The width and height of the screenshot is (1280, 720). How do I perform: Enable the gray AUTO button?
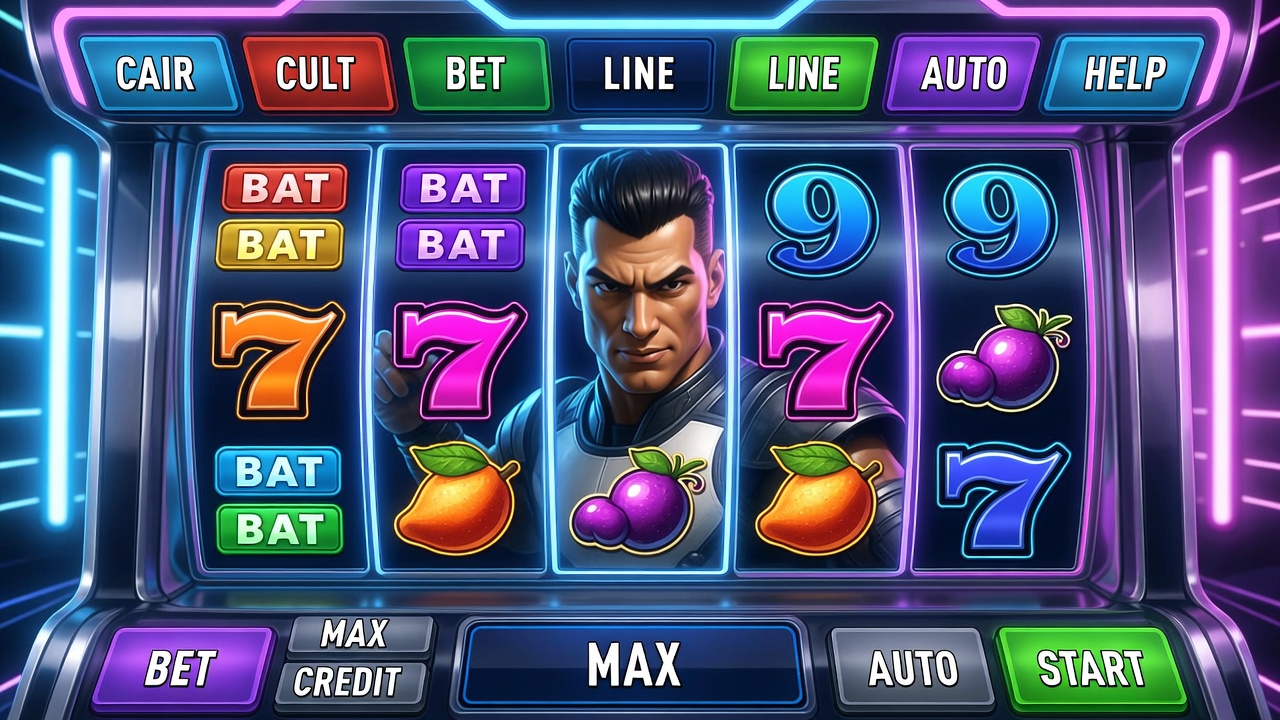coord(912,667)
